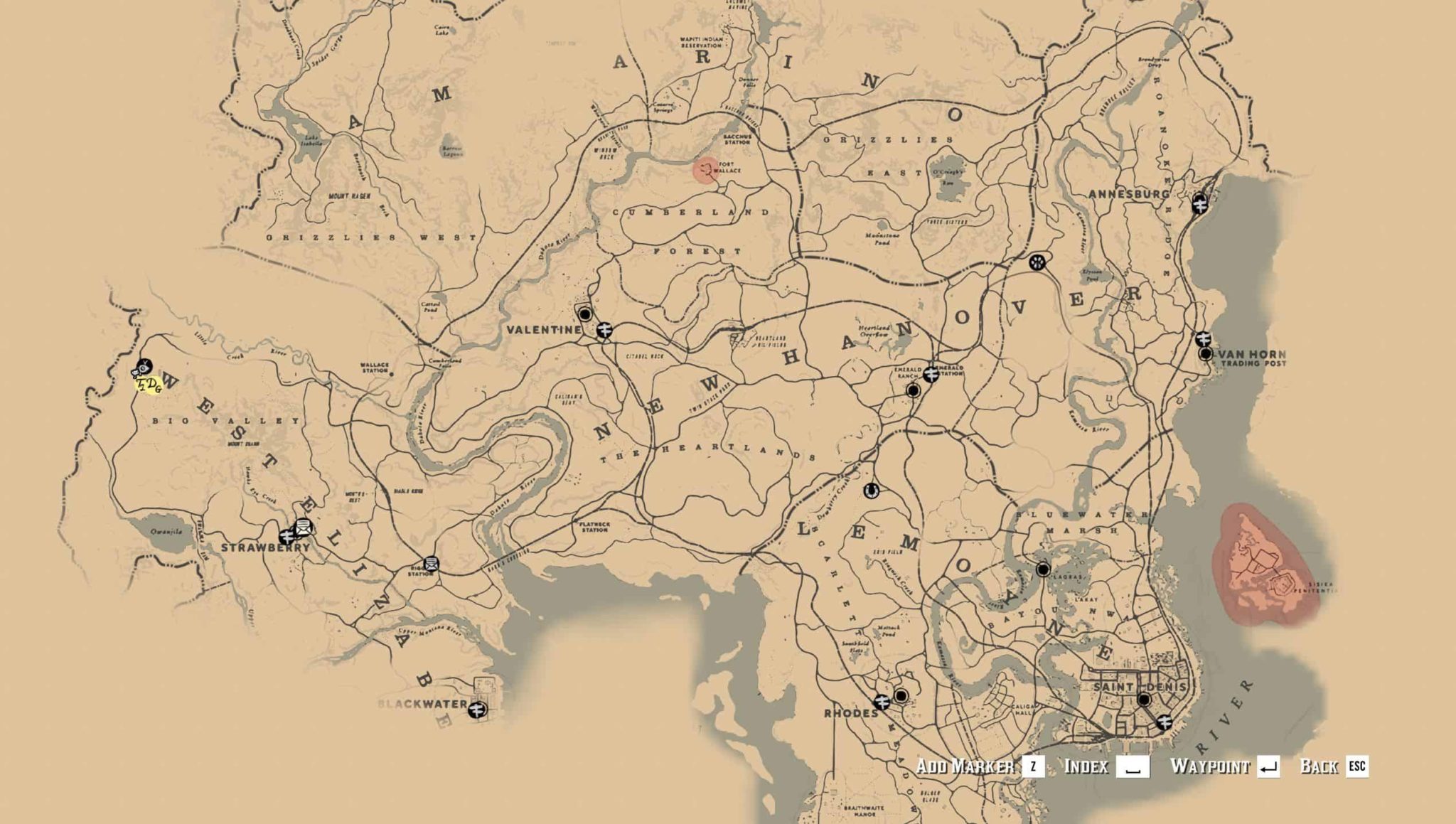Click the fast travel icon below Saint Denis

click(1165, 723)
